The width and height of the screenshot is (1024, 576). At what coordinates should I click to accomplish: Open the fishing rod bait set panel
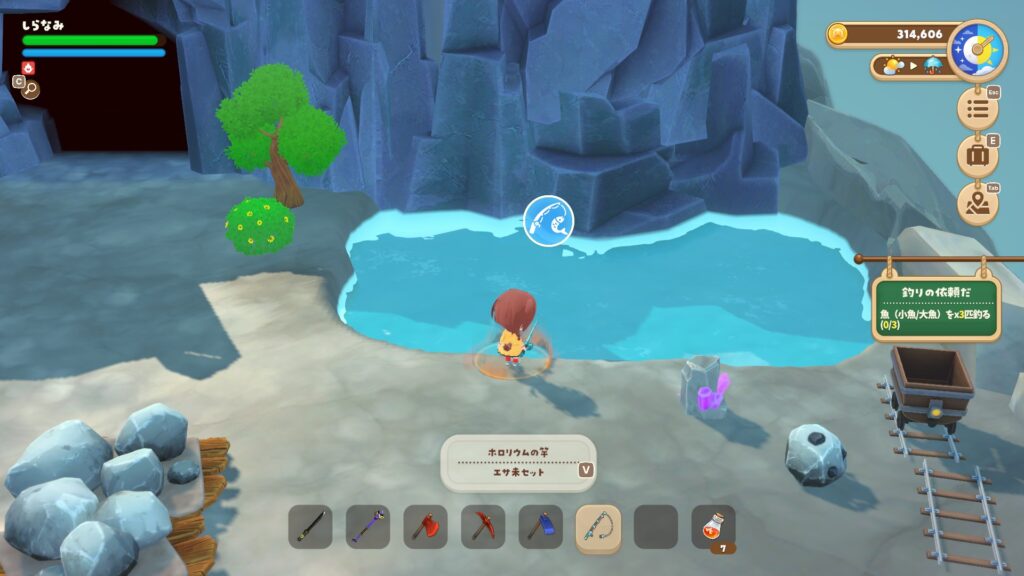pos(518,463)
